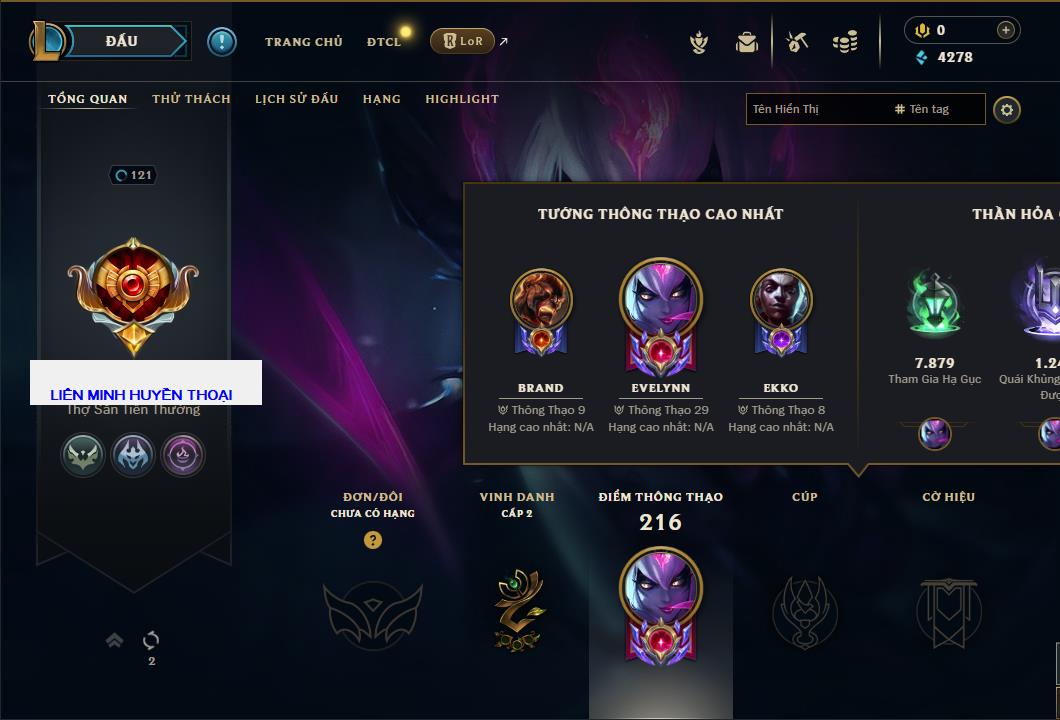The height and width of the screenshot is (720, 1060).
Task: Open the backpack collection icon
Action: (x=746, y=42)
